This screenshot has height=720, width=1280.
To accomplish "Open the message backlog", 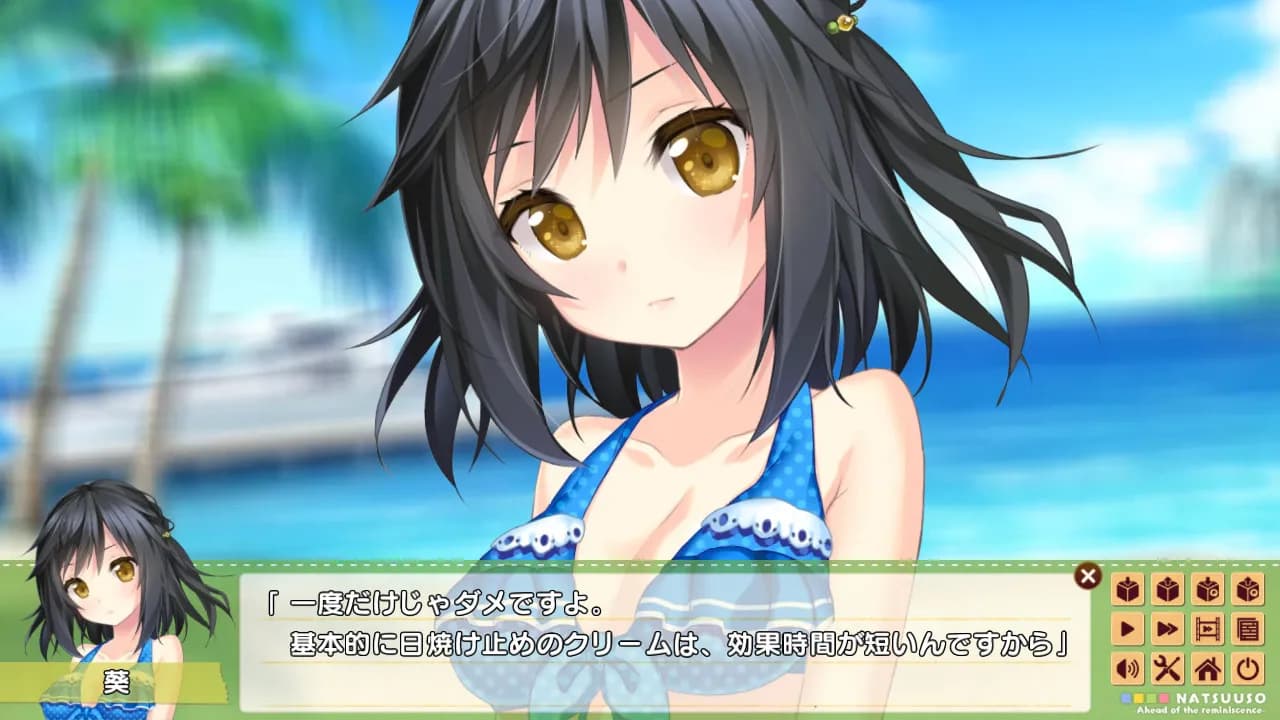I will click(x=1246, y=628).
